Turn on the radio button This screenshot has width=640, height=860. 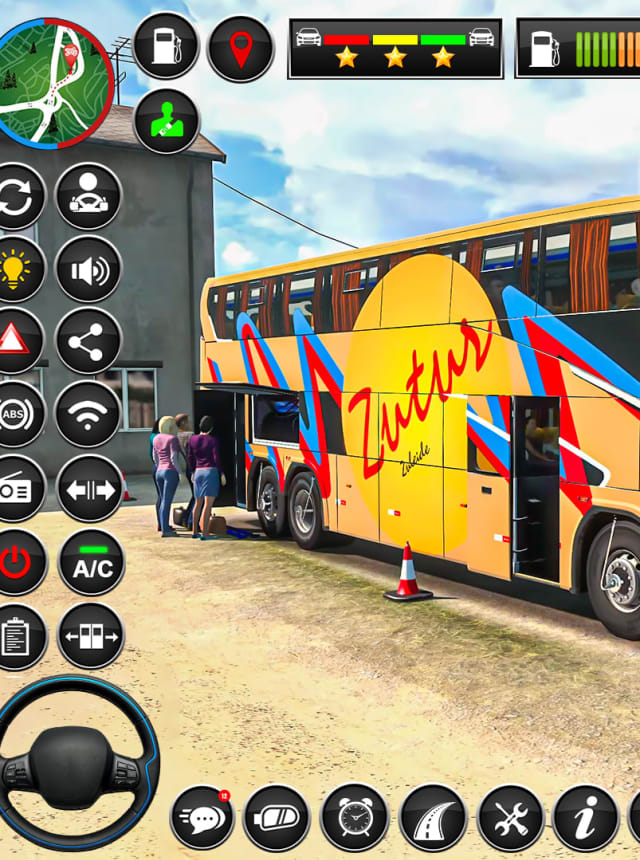click(14, 488)
